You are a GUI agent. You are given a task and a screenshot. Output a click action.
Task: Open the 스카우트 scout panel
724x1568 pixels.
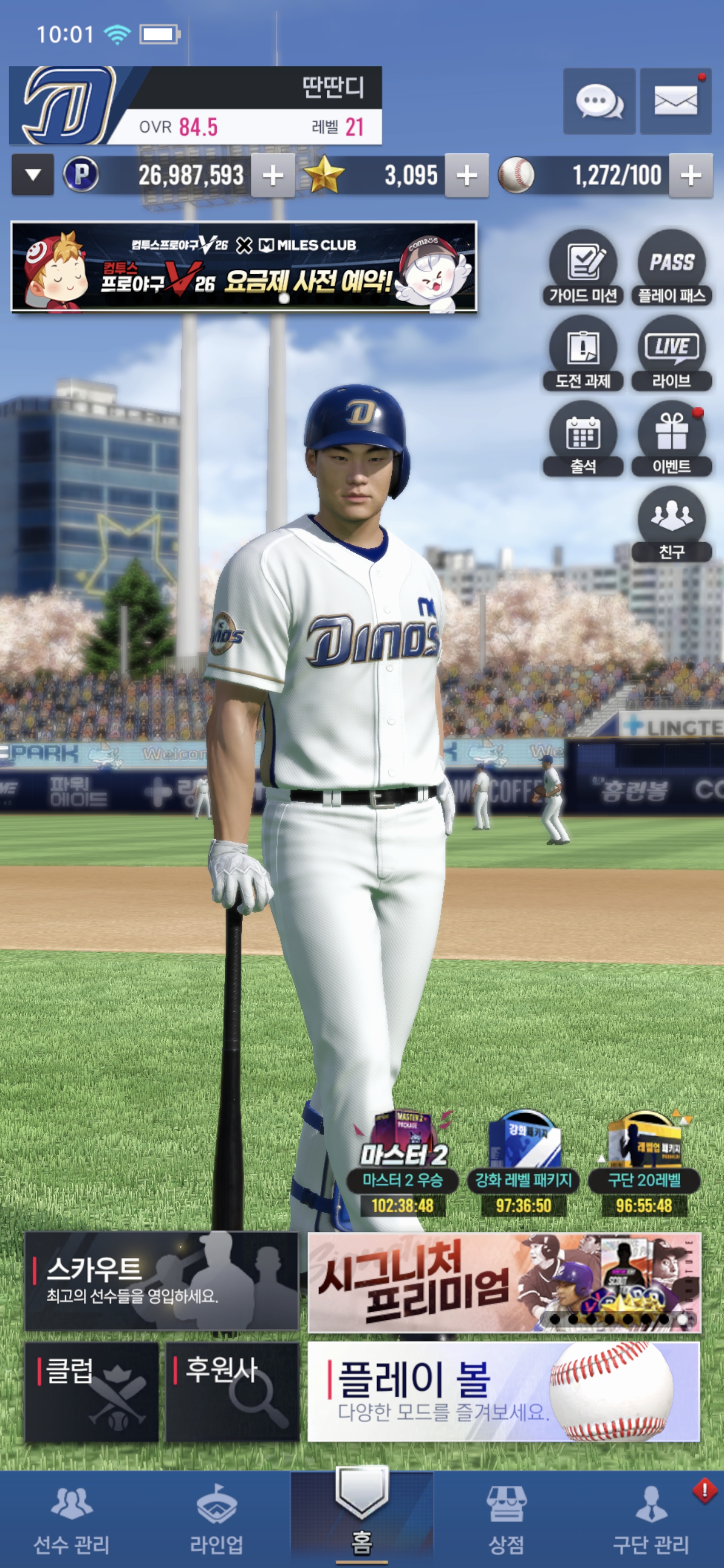click(161, 1282)
